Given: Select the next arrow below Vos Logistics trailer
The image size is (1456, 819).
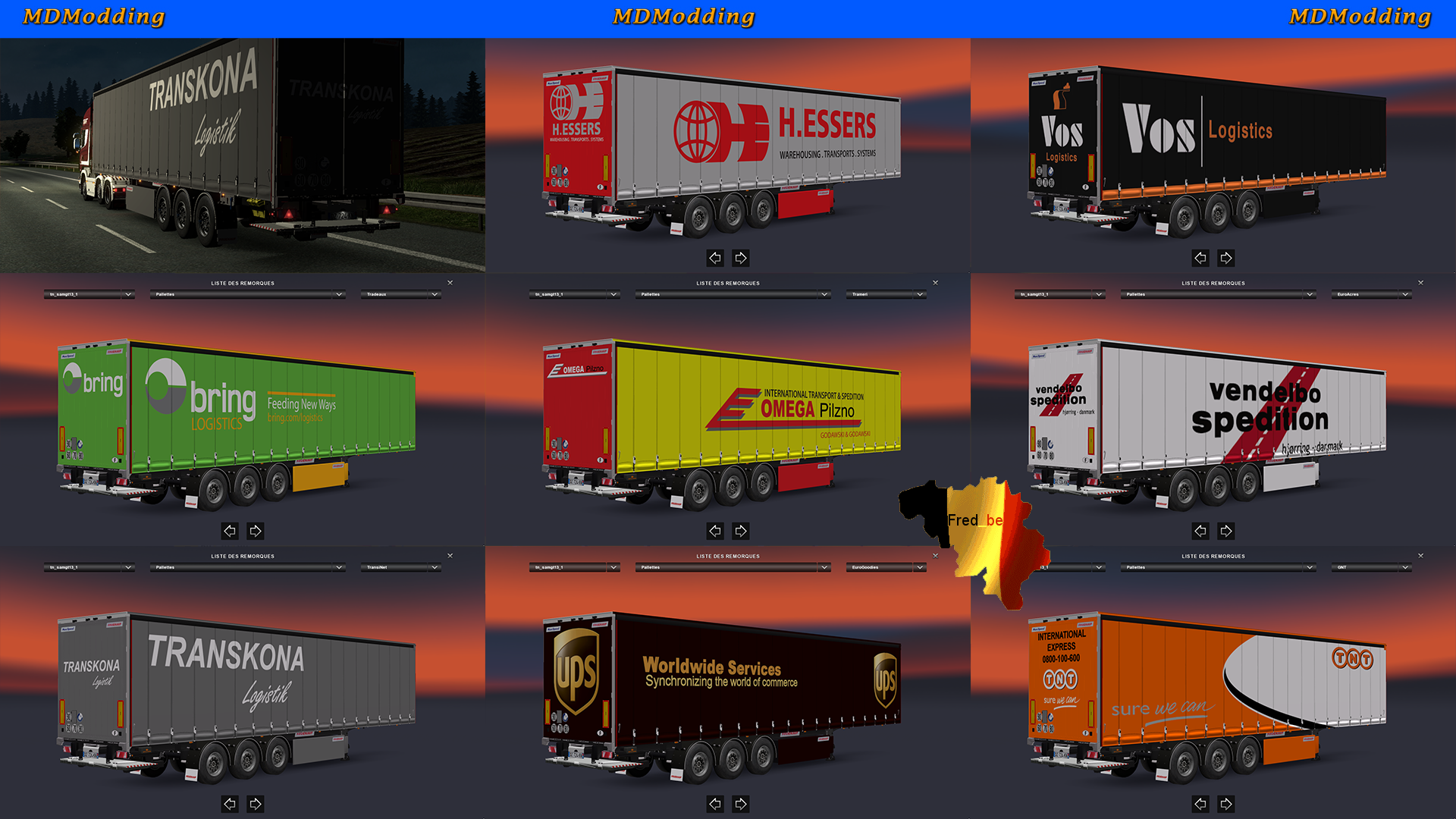Looking at the screenshot, I should [x=1225, y=258].
